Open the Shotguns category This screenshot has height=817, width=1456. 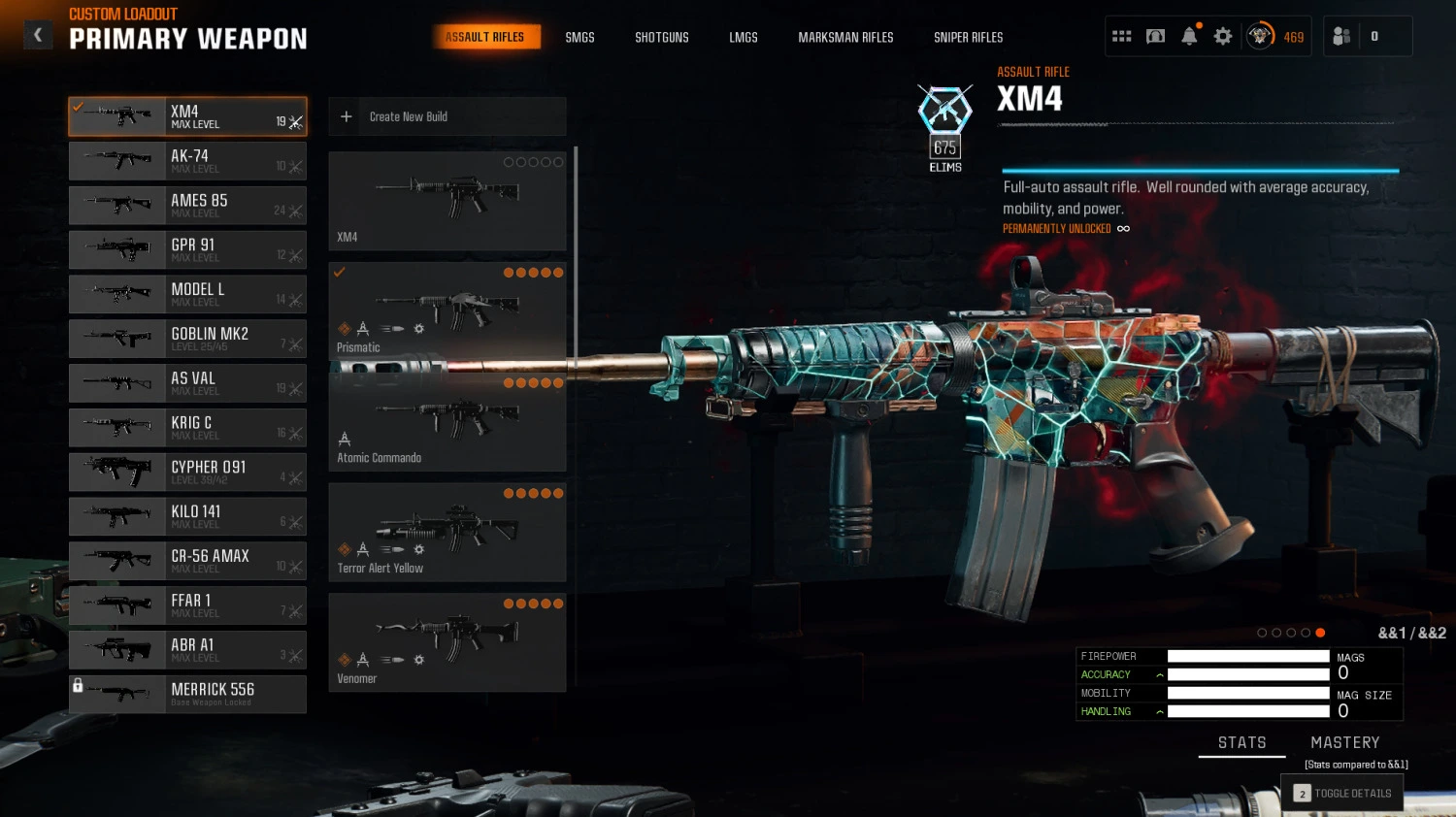point(661,38)
